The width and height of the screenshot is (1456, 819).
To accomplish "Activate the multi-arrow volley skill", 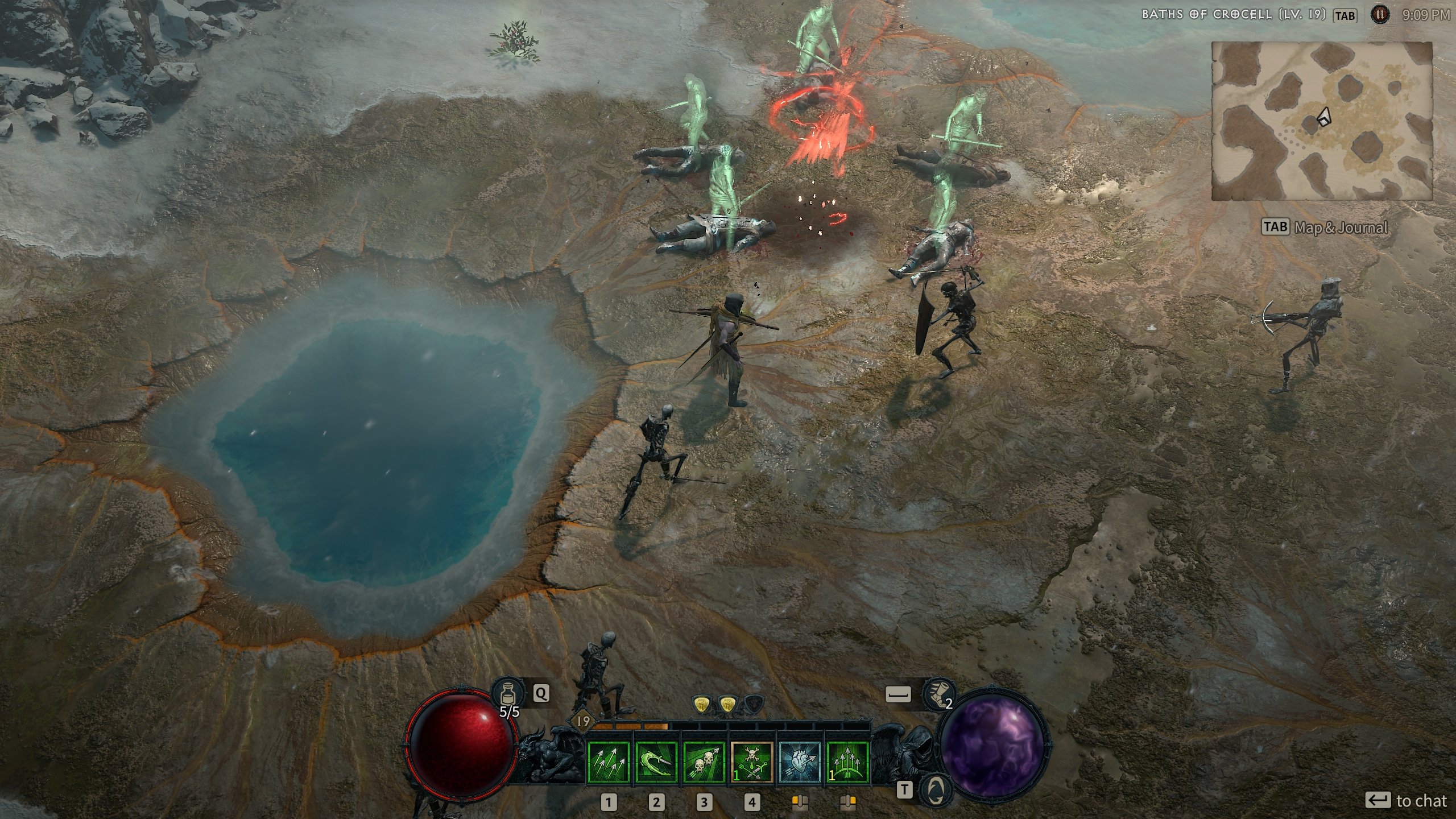I will pos(609,763).
